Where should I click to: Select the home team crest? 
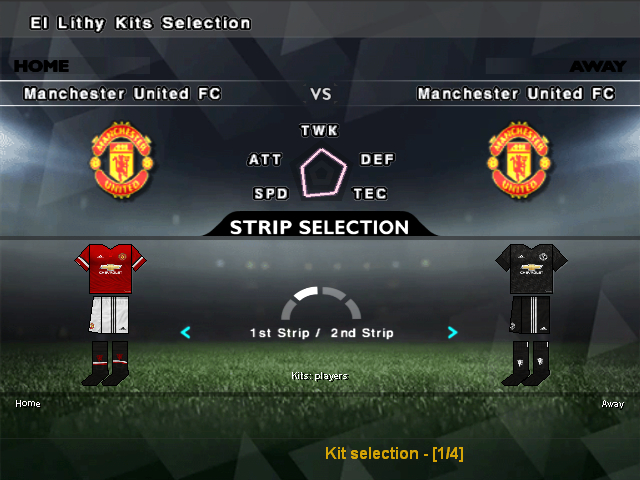(122, 158)
